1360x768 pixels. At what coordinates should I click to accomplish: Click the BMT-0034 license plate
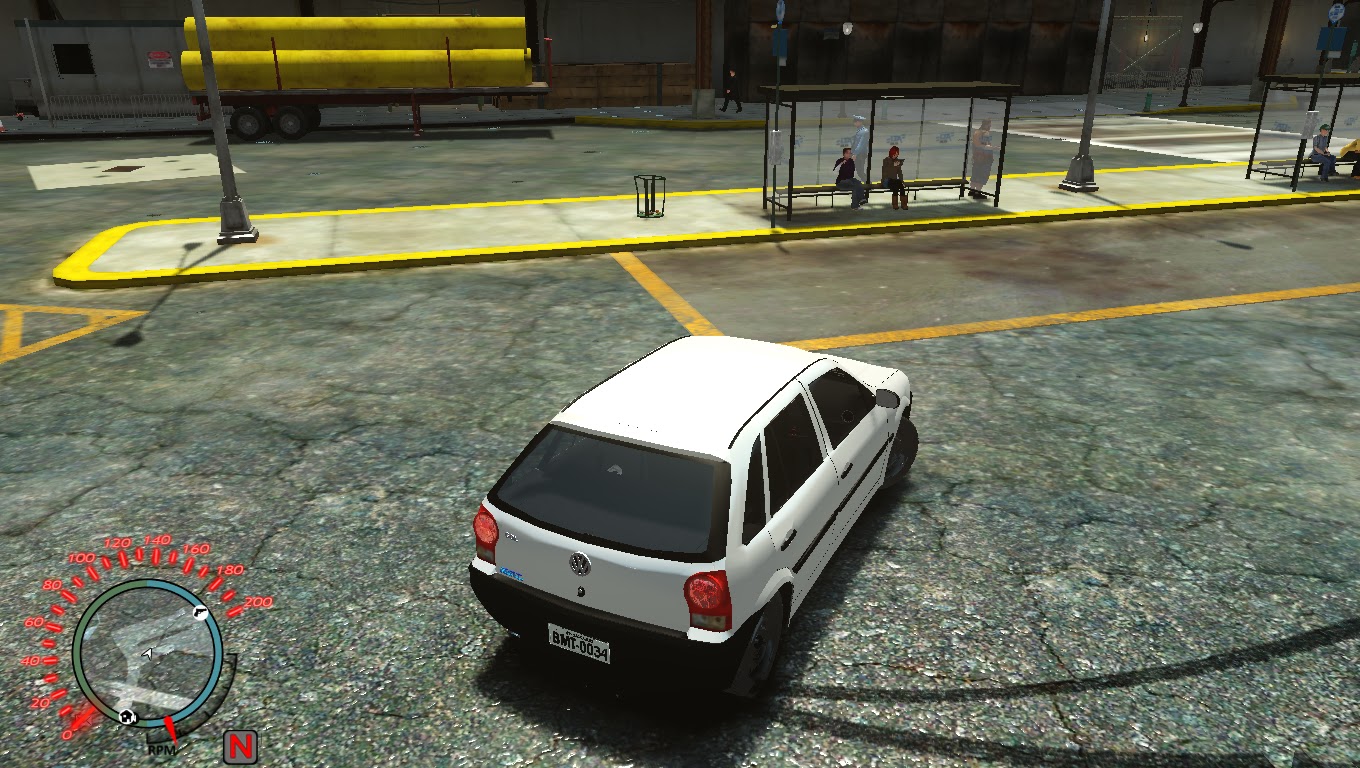tap(578, 643)
